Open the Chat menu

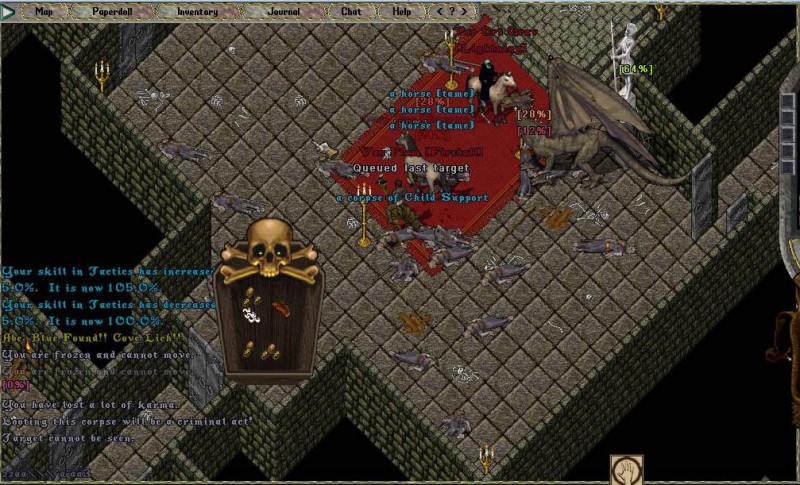click(351, 11)
